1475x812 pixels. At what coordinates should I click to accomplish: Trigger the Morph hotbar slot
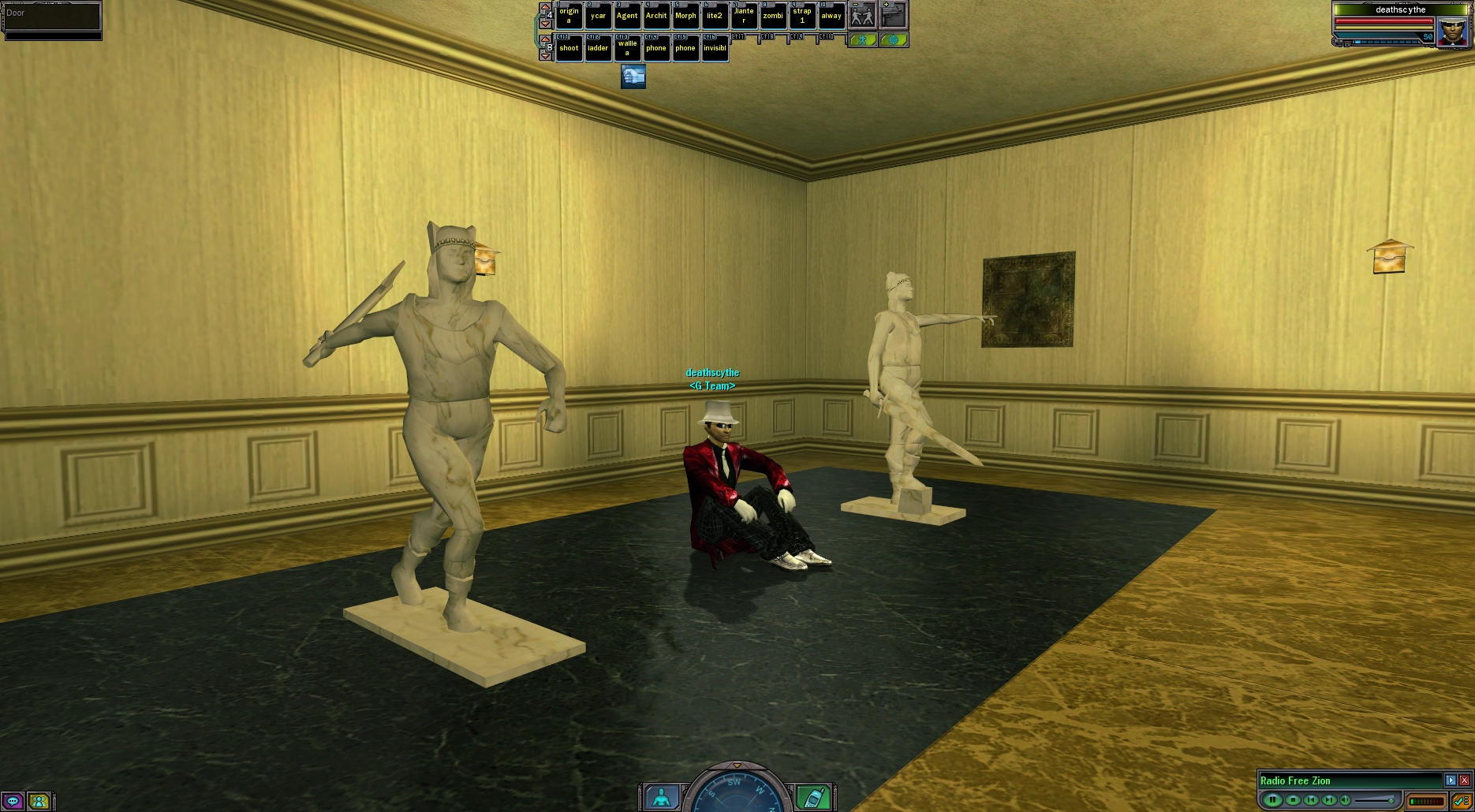[x=685, y=16]
